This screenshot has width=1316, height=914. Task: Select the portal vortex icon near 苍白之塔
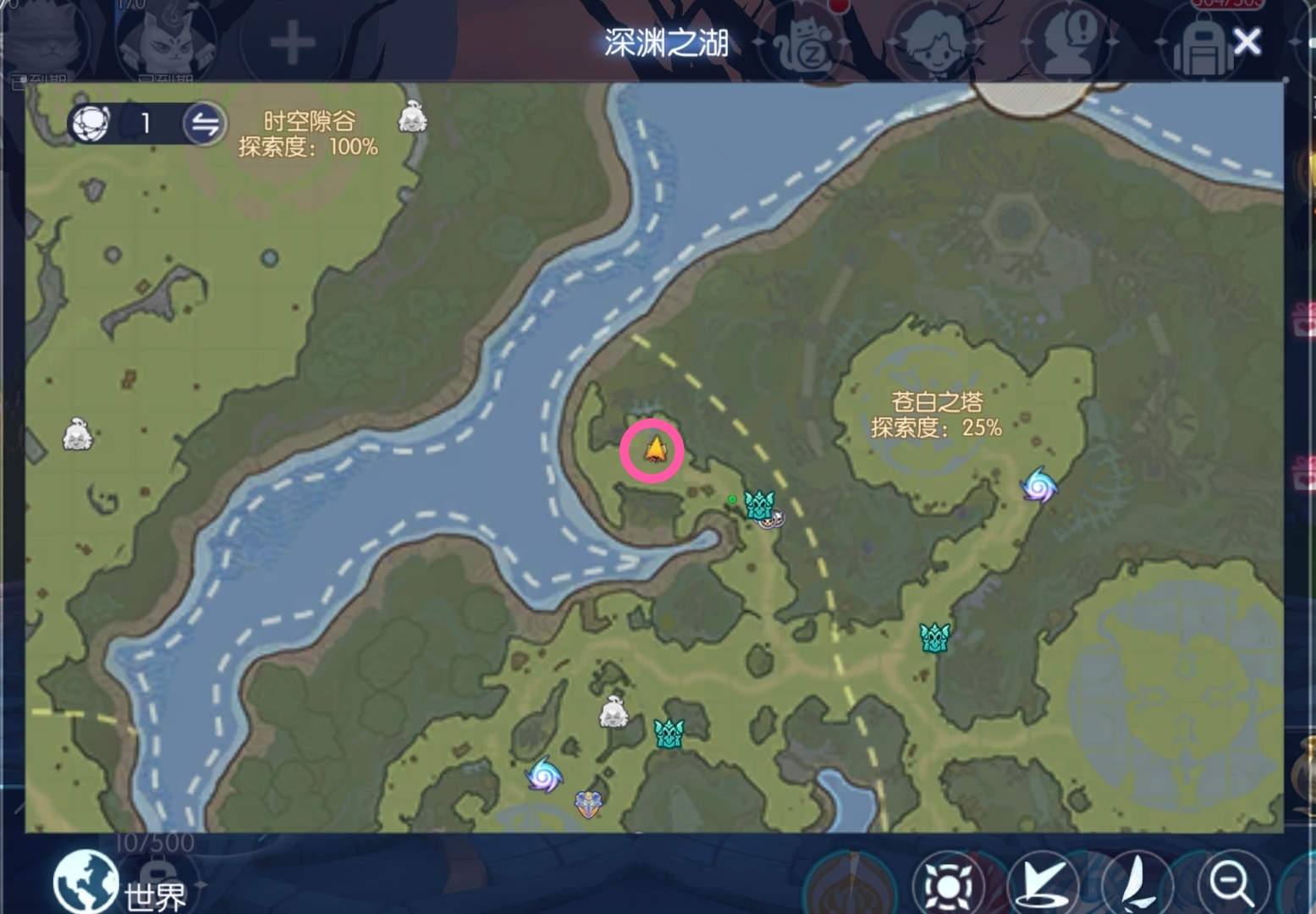click(1038, 487)
